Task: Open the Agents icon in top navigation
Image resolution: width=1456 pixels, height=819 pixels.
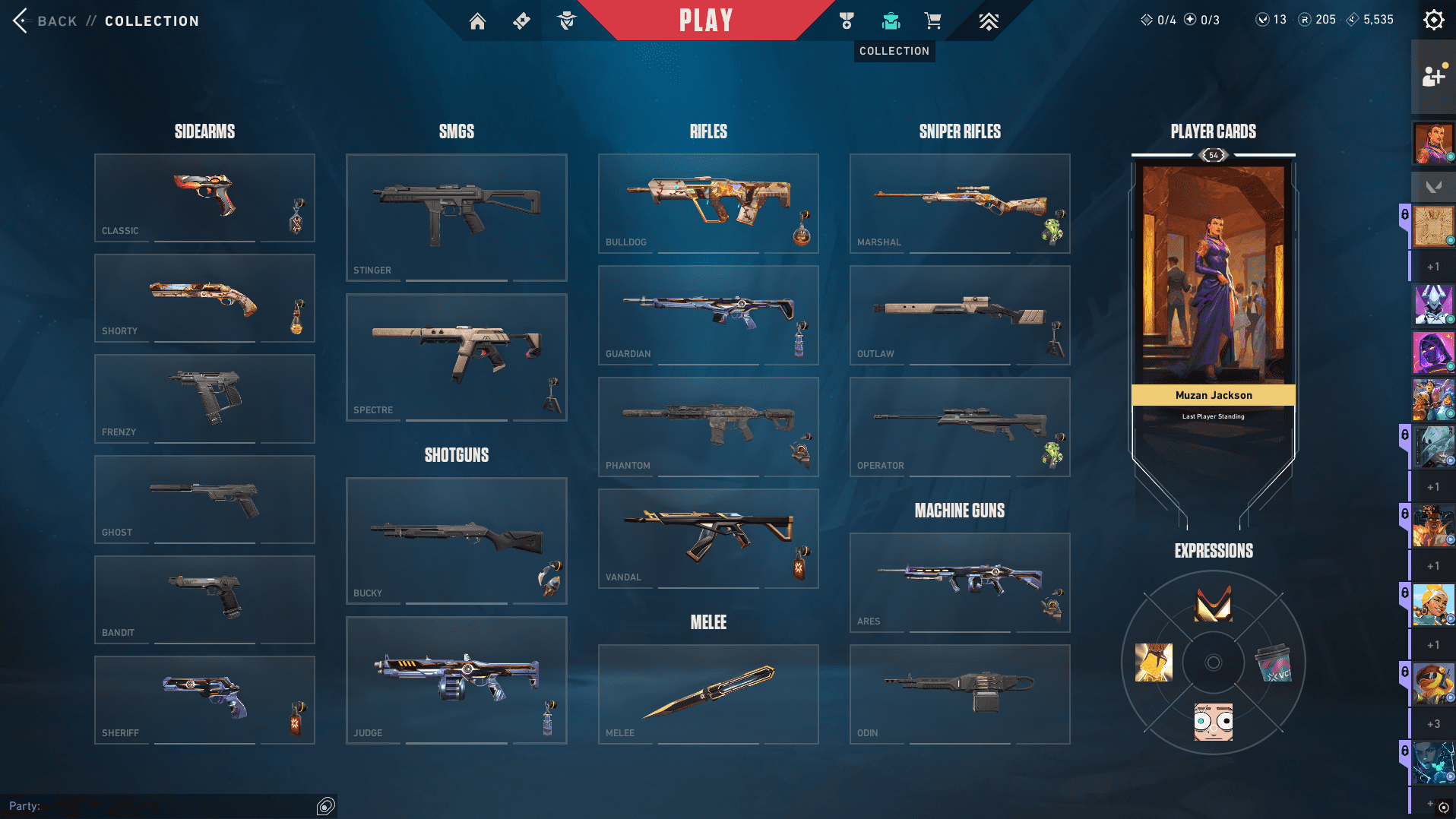Action: 567,21
